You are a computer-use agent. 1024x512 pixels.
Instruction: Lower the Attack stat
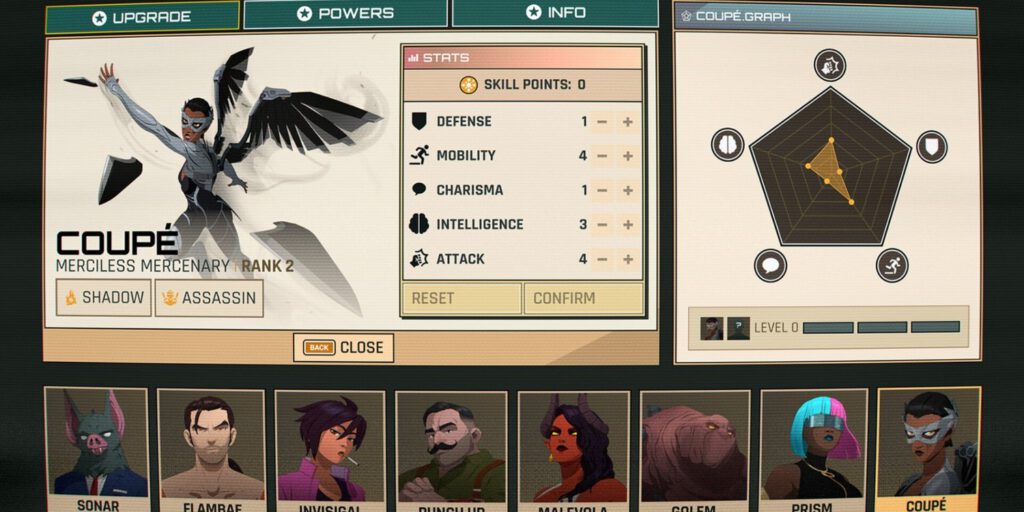click(602, 259)
